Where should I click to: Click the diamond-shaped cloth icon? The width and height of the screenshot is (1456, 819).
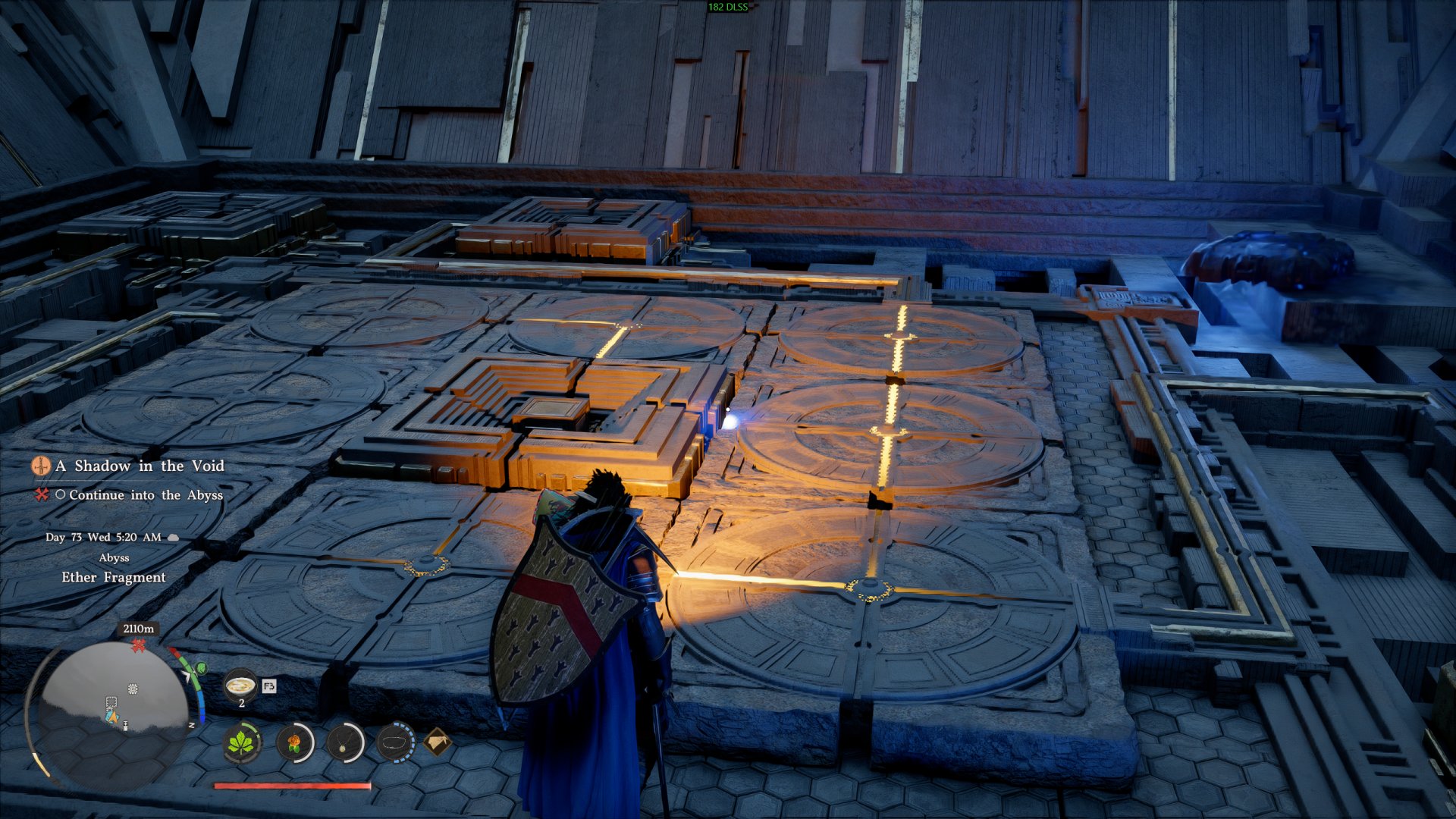coord(438,742)
